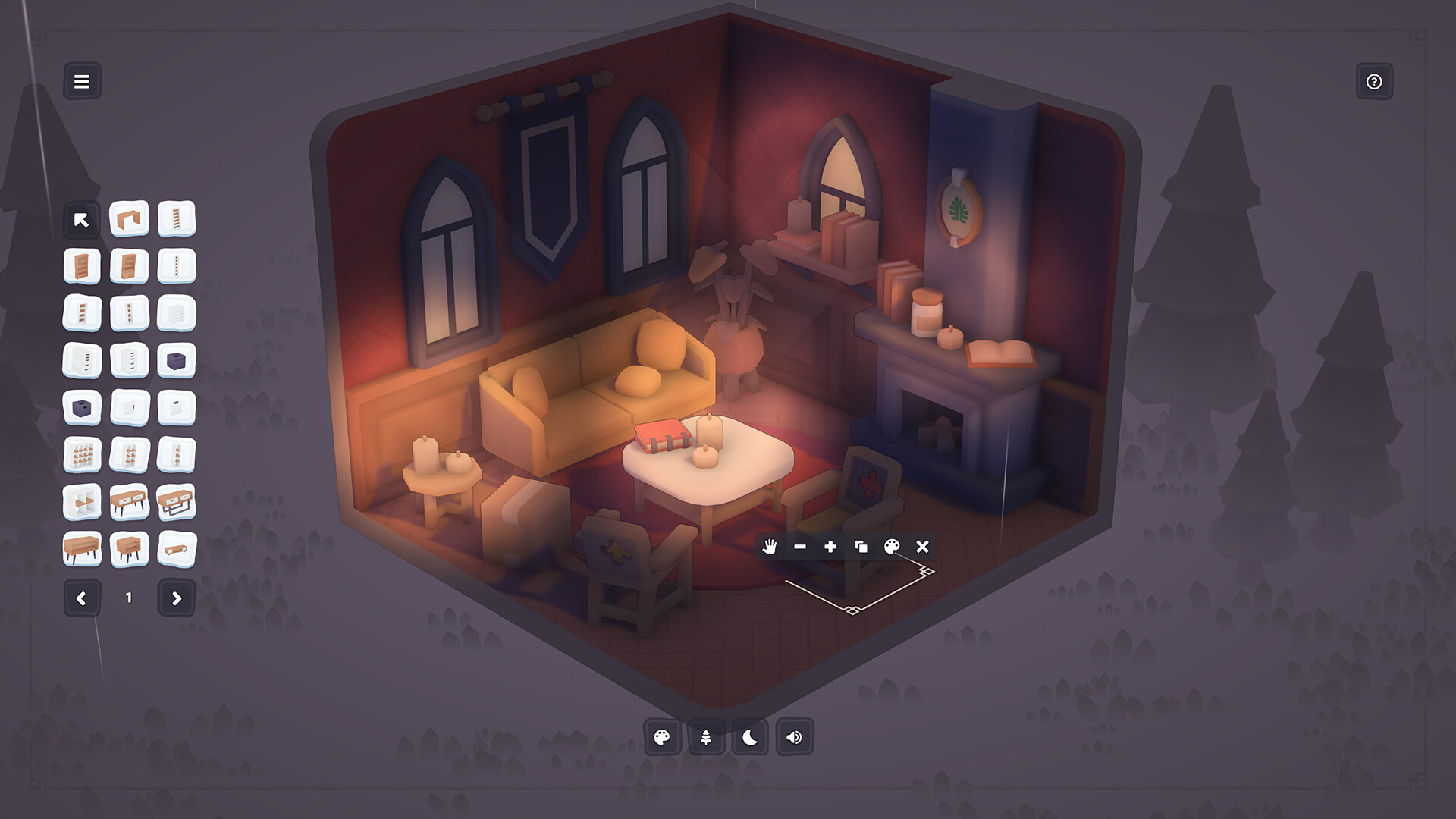Open the recolor palette for the selection
This screenshot has height=819, width=1456.
pyautogui.click(x=892, y=547)
